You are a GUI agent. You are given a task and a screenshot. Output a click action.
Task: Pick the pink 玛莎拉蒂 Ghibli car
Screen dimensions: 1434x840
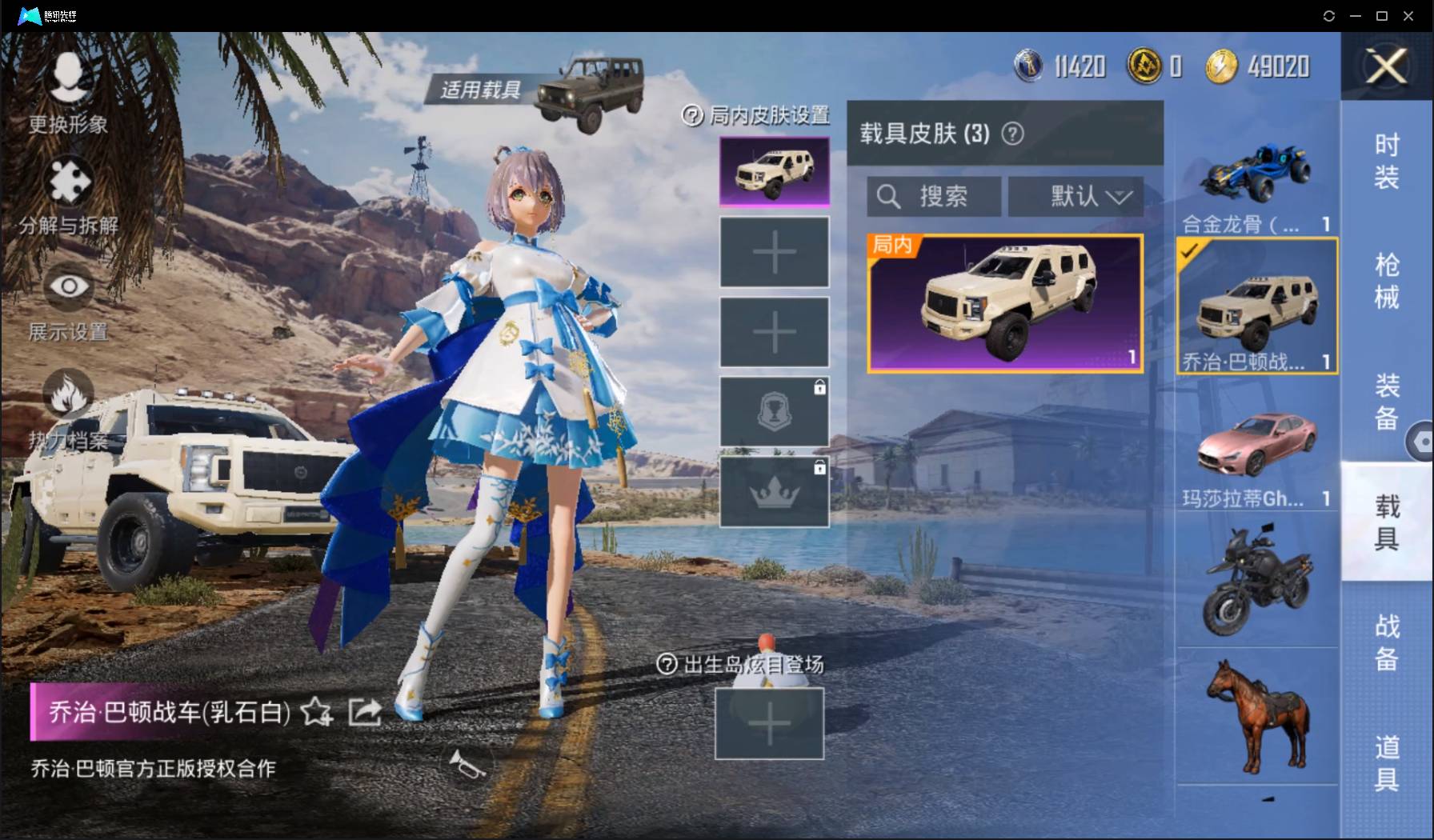(x=1256, y=448)
